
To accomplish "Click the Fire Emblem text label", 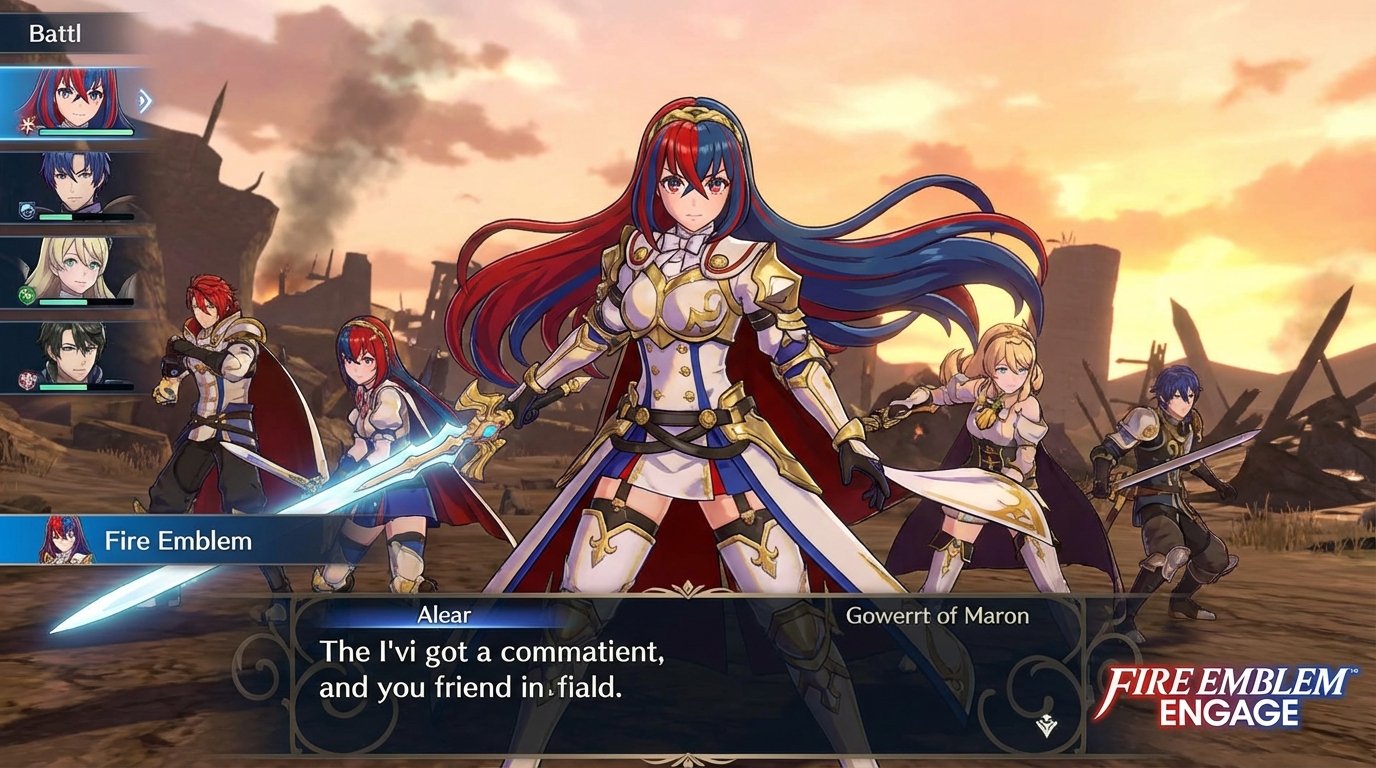I will [x=176, y=539].
